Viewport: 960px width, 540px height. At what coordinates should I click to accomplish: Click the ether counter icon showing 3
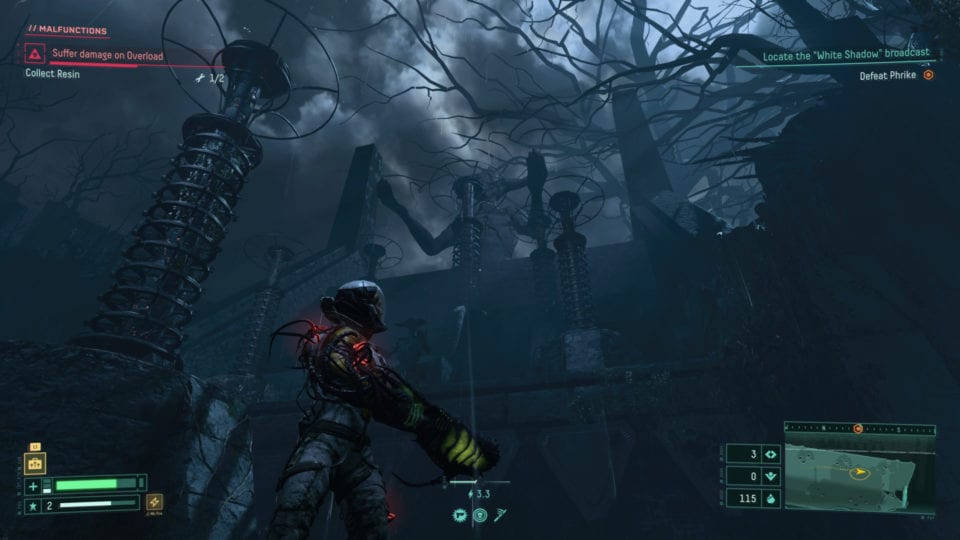coord(770,454)
